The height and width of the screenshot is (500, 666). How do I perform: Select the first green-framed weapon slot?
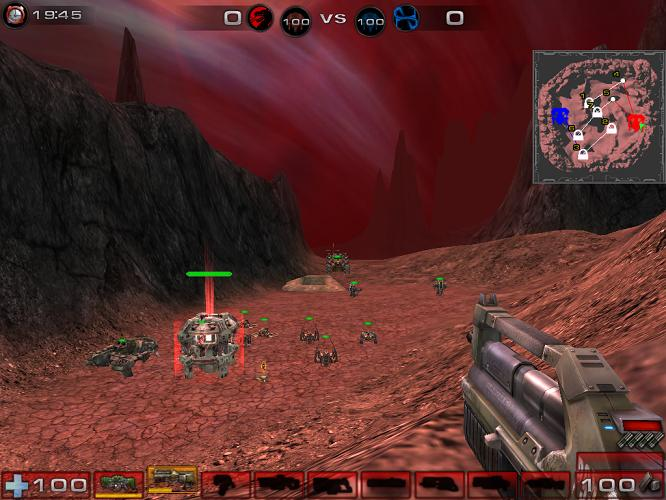coord(119,485)
